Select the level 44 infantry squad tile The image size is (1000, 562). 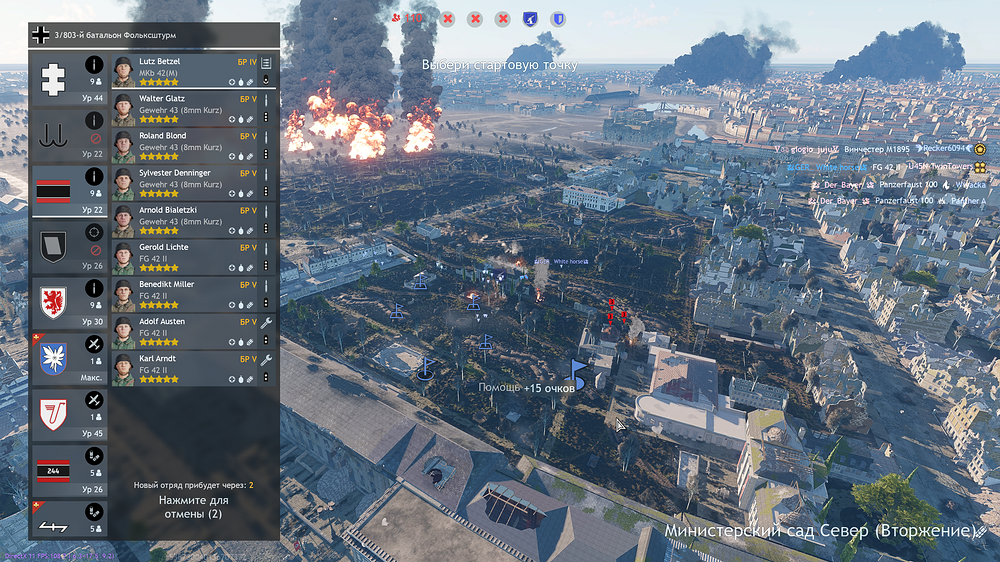pos(70,80)
